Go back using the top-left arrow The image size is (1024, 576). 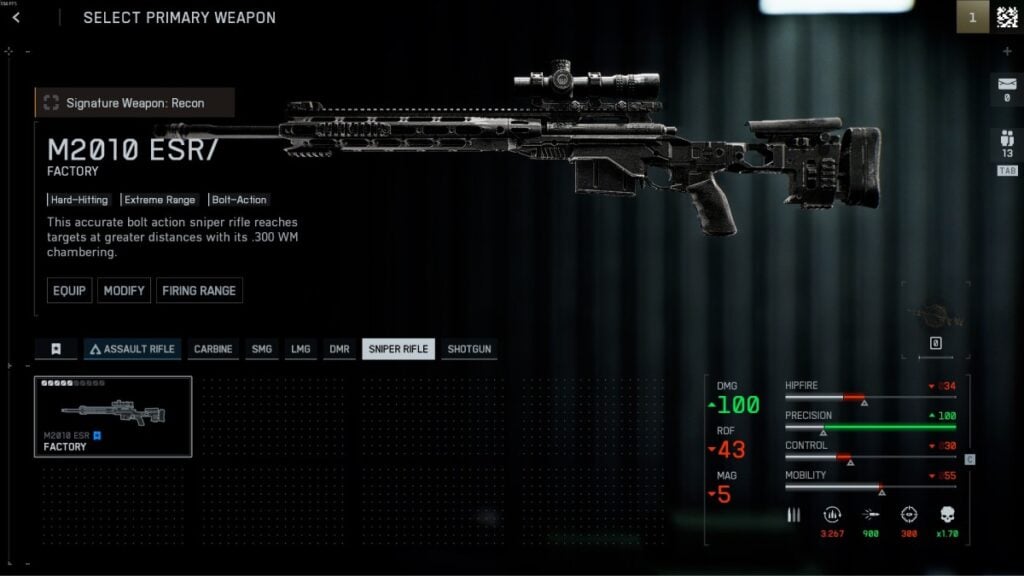16,17
